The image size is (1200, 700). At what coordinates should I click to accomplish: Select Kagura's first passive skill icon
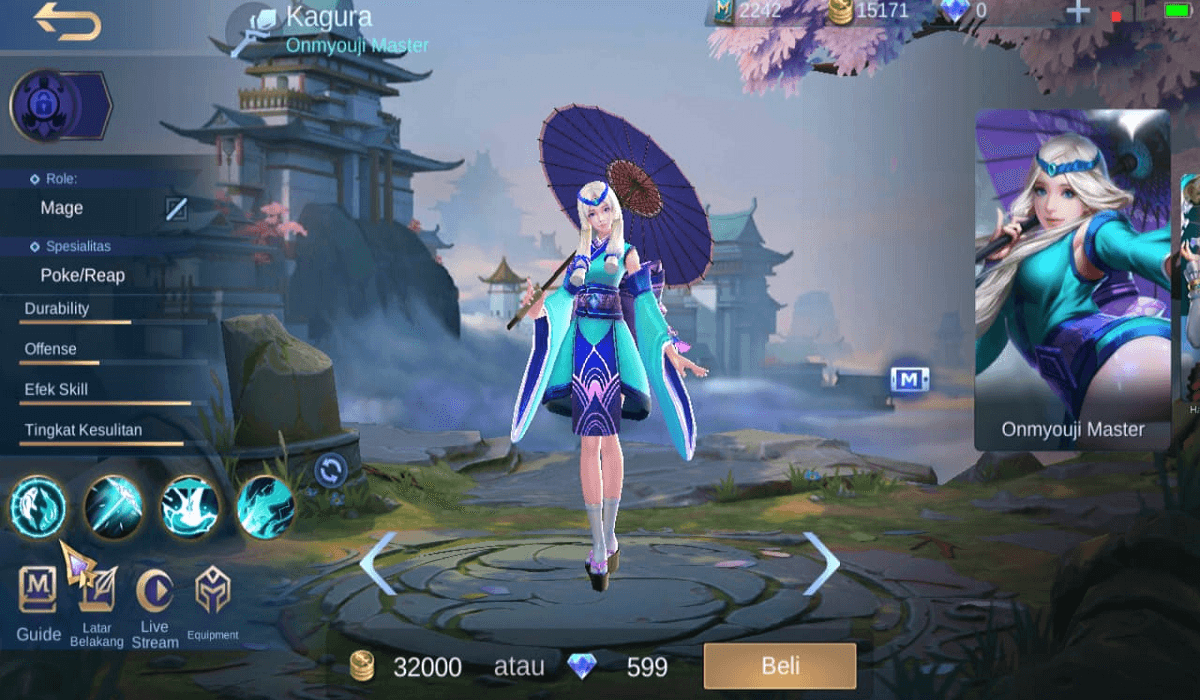[x=38, y=506]
